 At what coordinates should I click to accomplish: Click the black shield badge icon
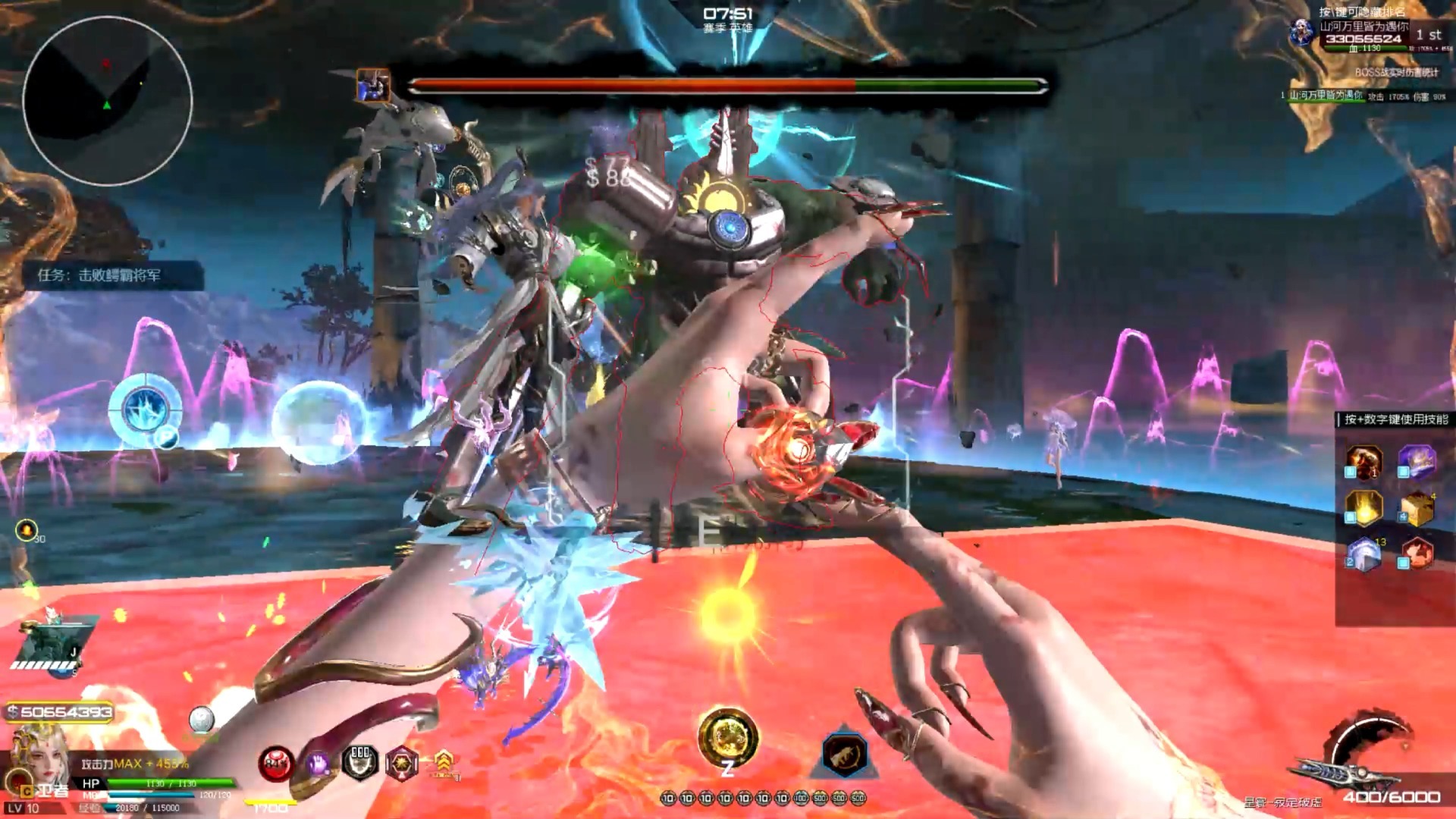pyautogui.click(x=360, y=761)
